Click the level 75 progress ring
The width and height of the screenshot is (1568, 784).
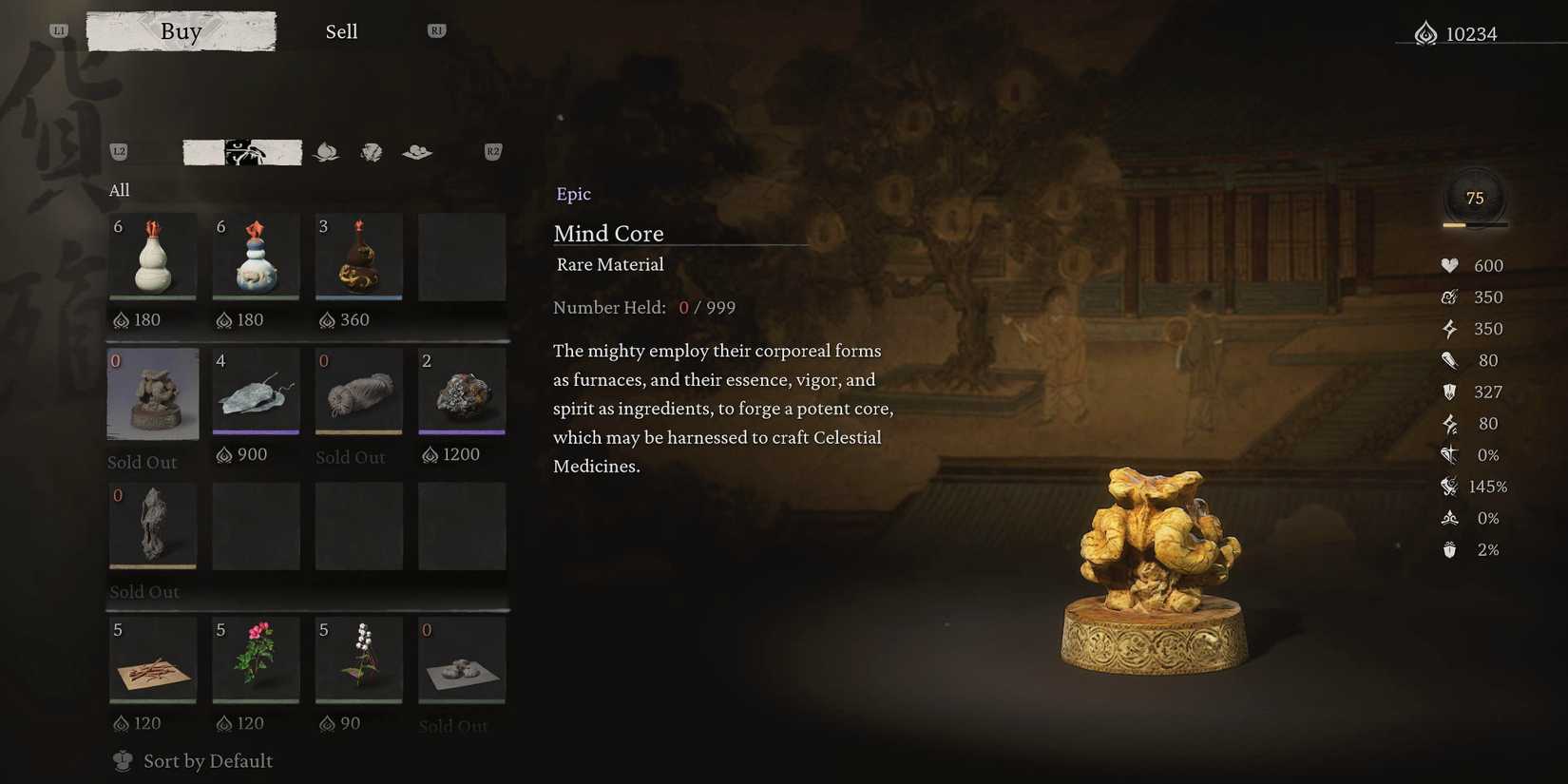click(x=1474, y=199)
